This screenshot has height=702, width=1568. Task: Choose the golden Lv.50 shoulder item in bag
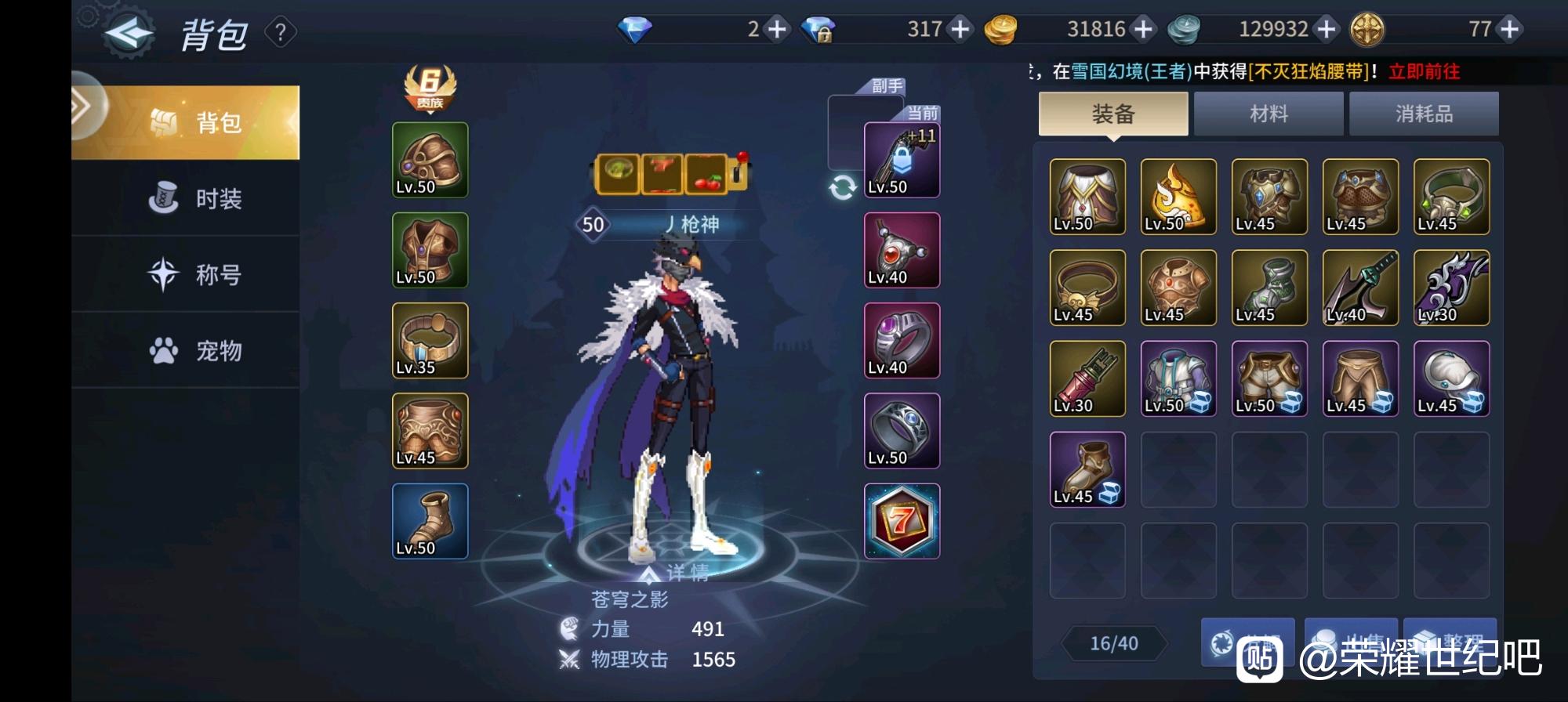(x=1178, y=197)
